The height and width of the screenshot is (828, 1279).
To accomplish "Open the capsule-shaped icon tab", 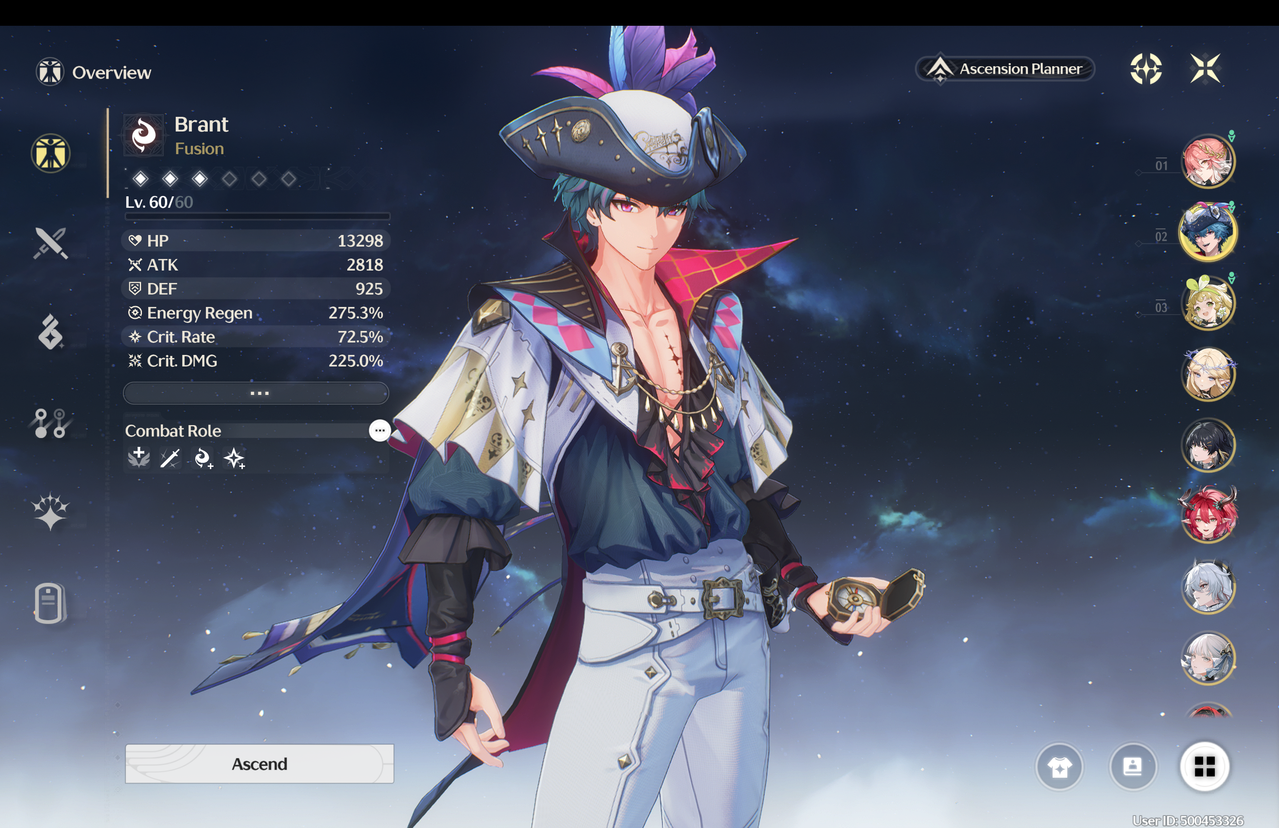I will (x=50, y=603).
